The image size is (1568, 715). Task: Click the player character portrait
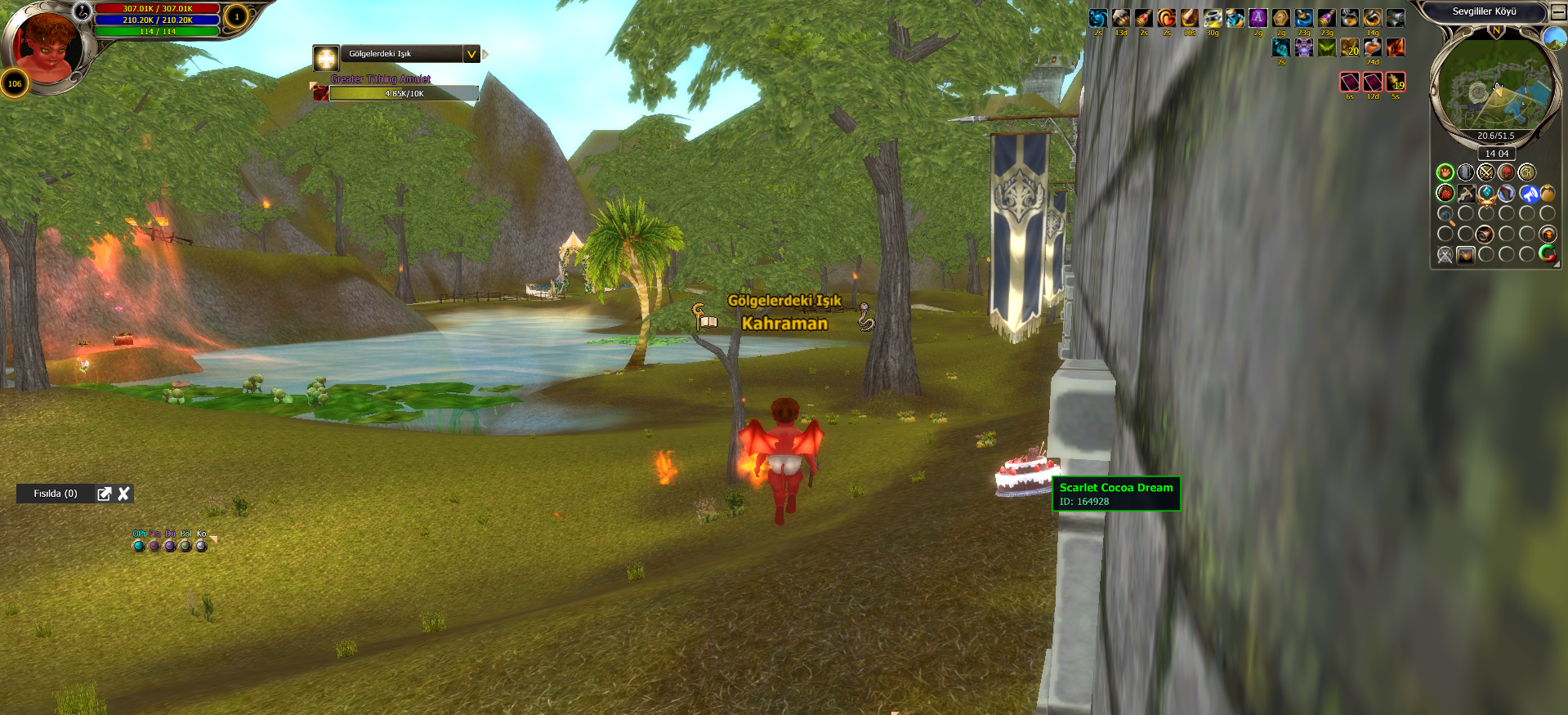[47, 45]
